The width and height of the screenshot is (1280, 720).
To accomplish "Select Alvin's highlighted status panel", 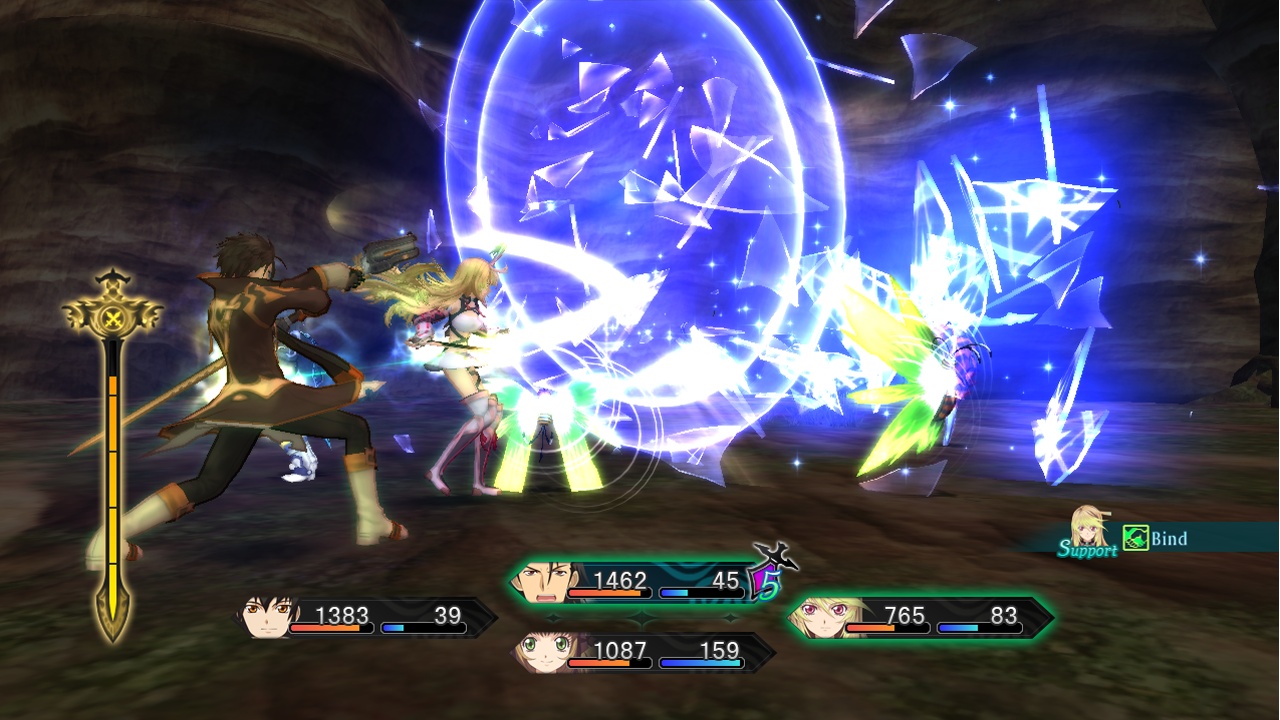I will click(x=640, y=582).
